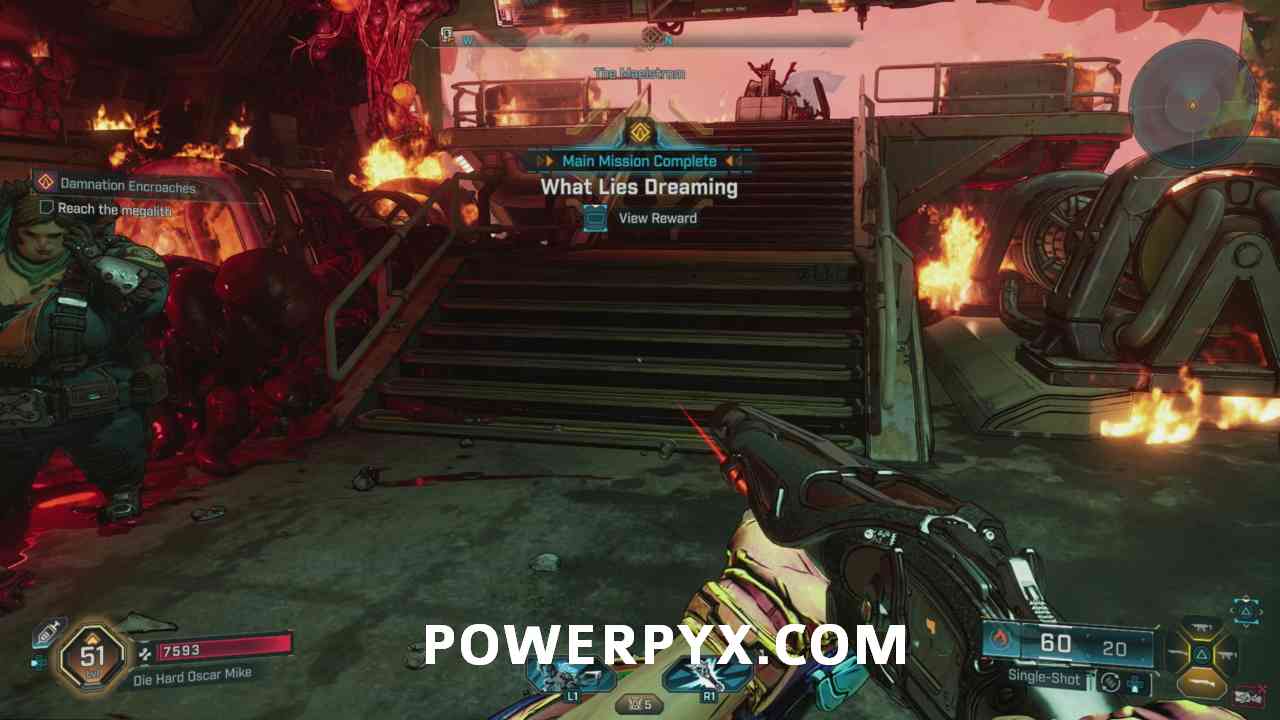The image size is (1280, 720).
Task: Click the Main Mission Complete banner
Action: pos(639,161)
